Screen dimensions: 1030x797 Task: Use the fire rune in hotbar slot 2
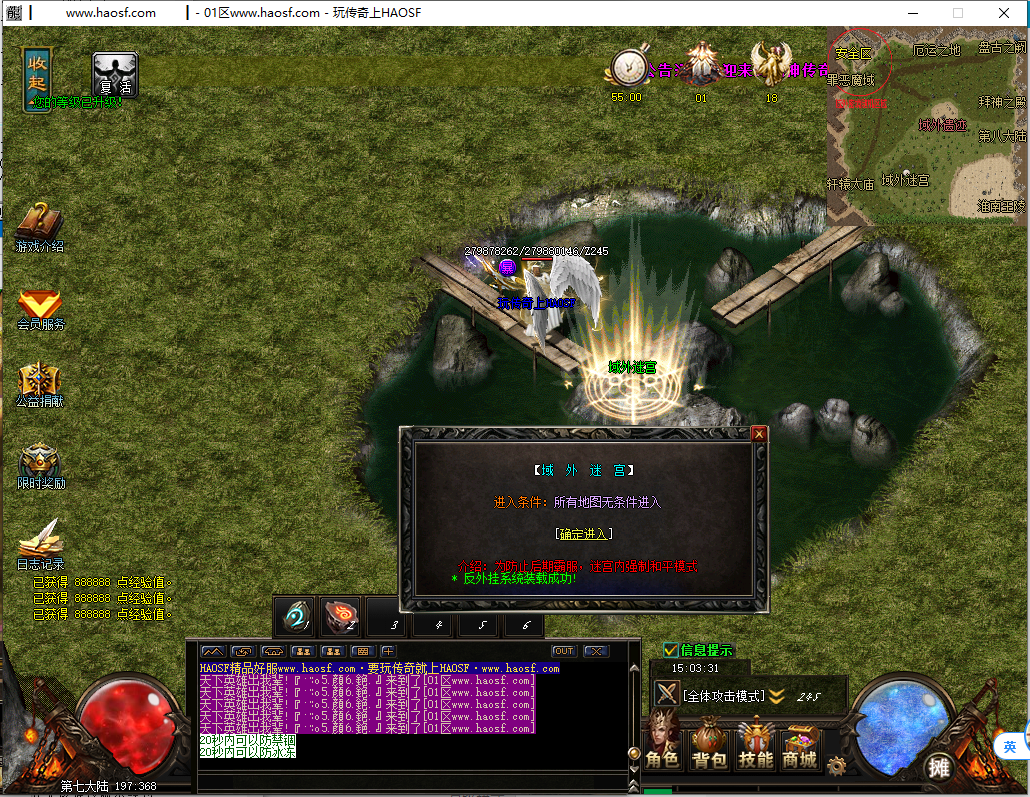(341, 617)
